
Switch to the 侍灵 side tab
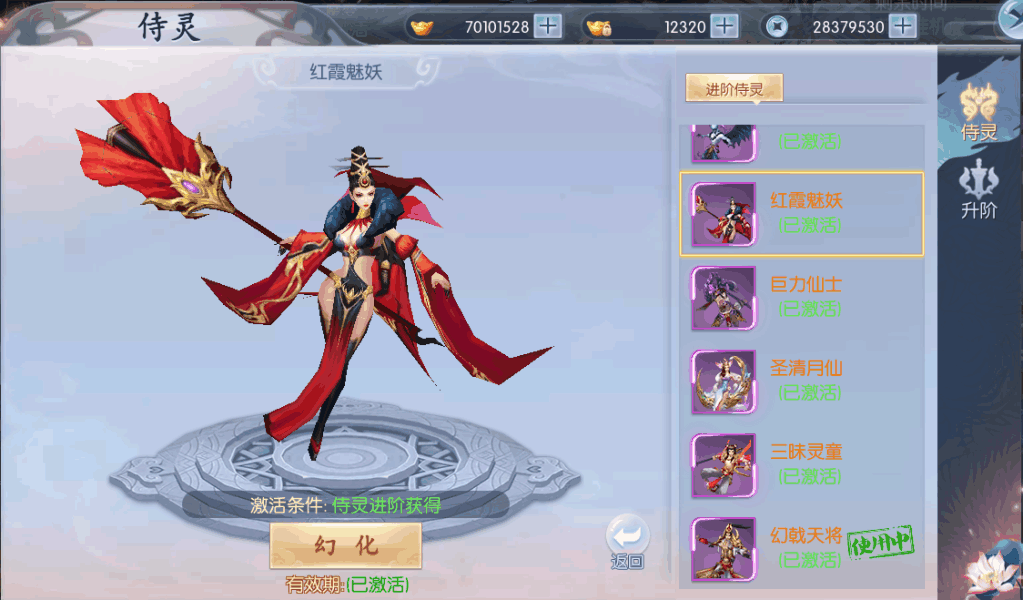point(978,111)
